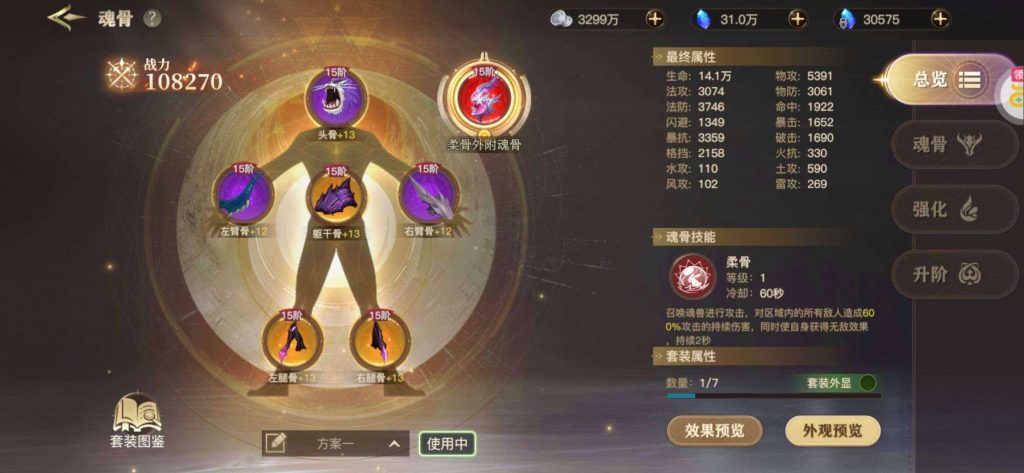Select the left arm bone slot

pyautogui.click(x=243, y=193)
